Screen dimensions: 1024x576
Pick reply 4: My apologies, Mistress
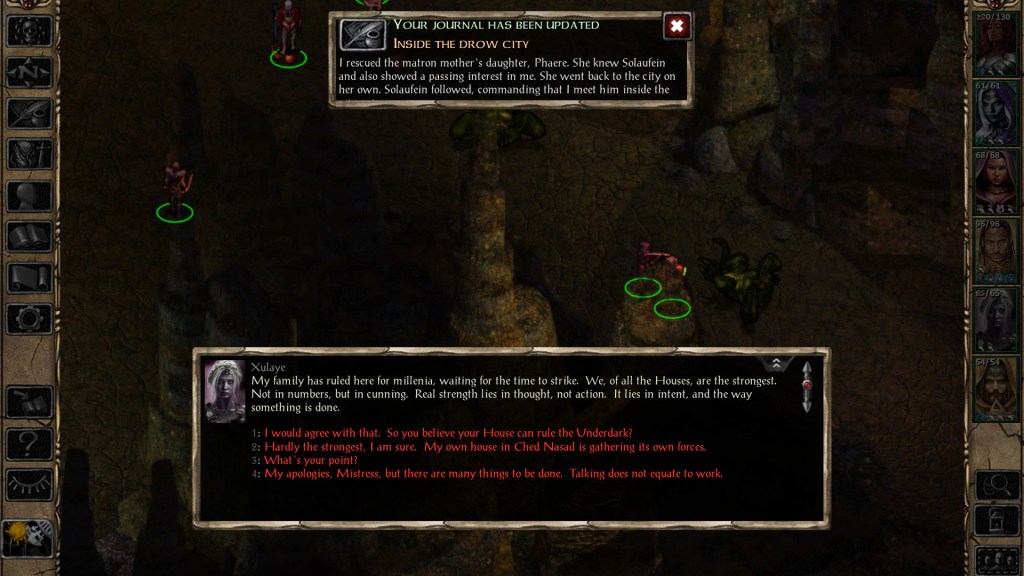[x=493, y=473]
